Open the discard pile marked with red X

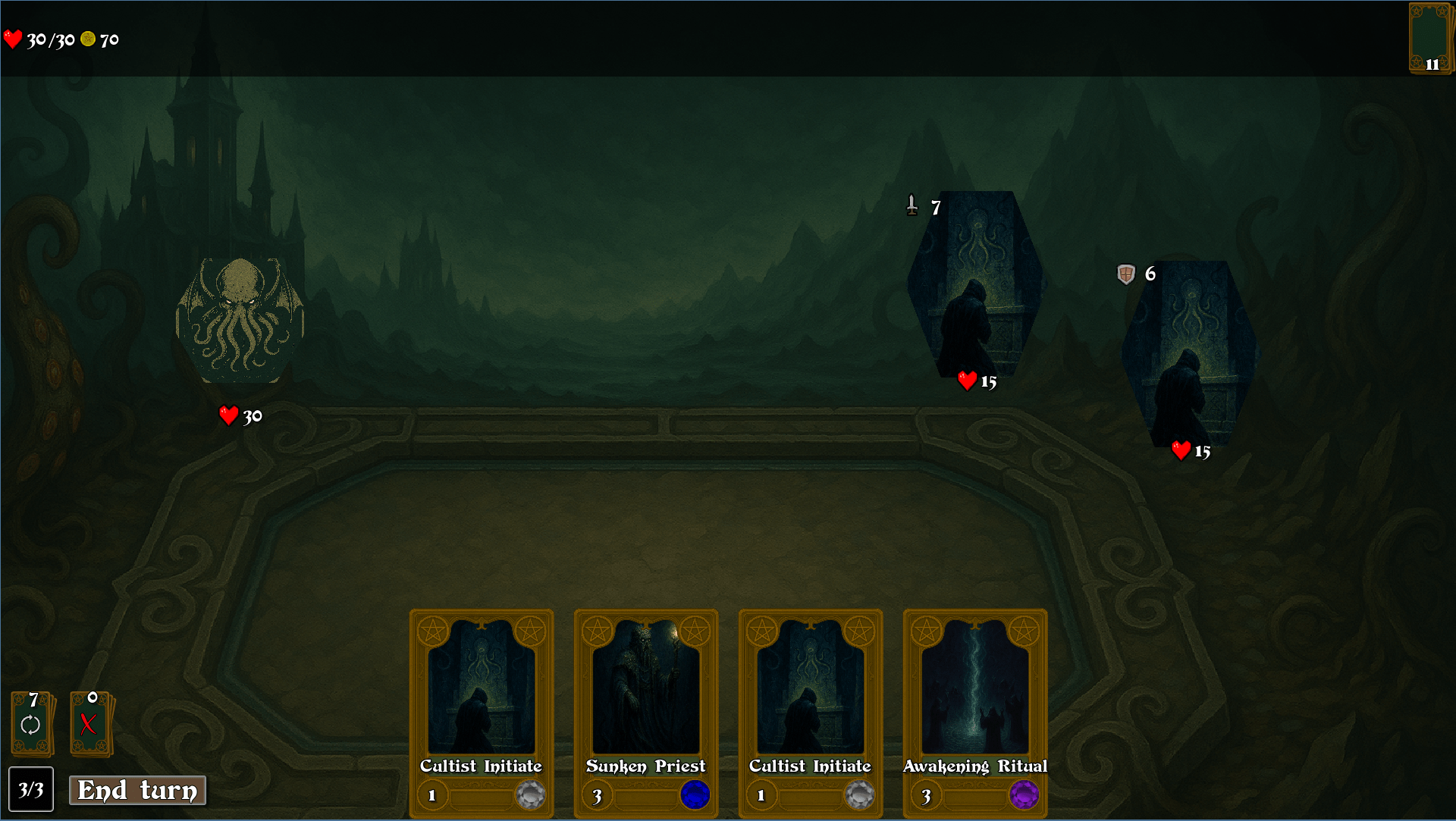click(x=89, y=724)
